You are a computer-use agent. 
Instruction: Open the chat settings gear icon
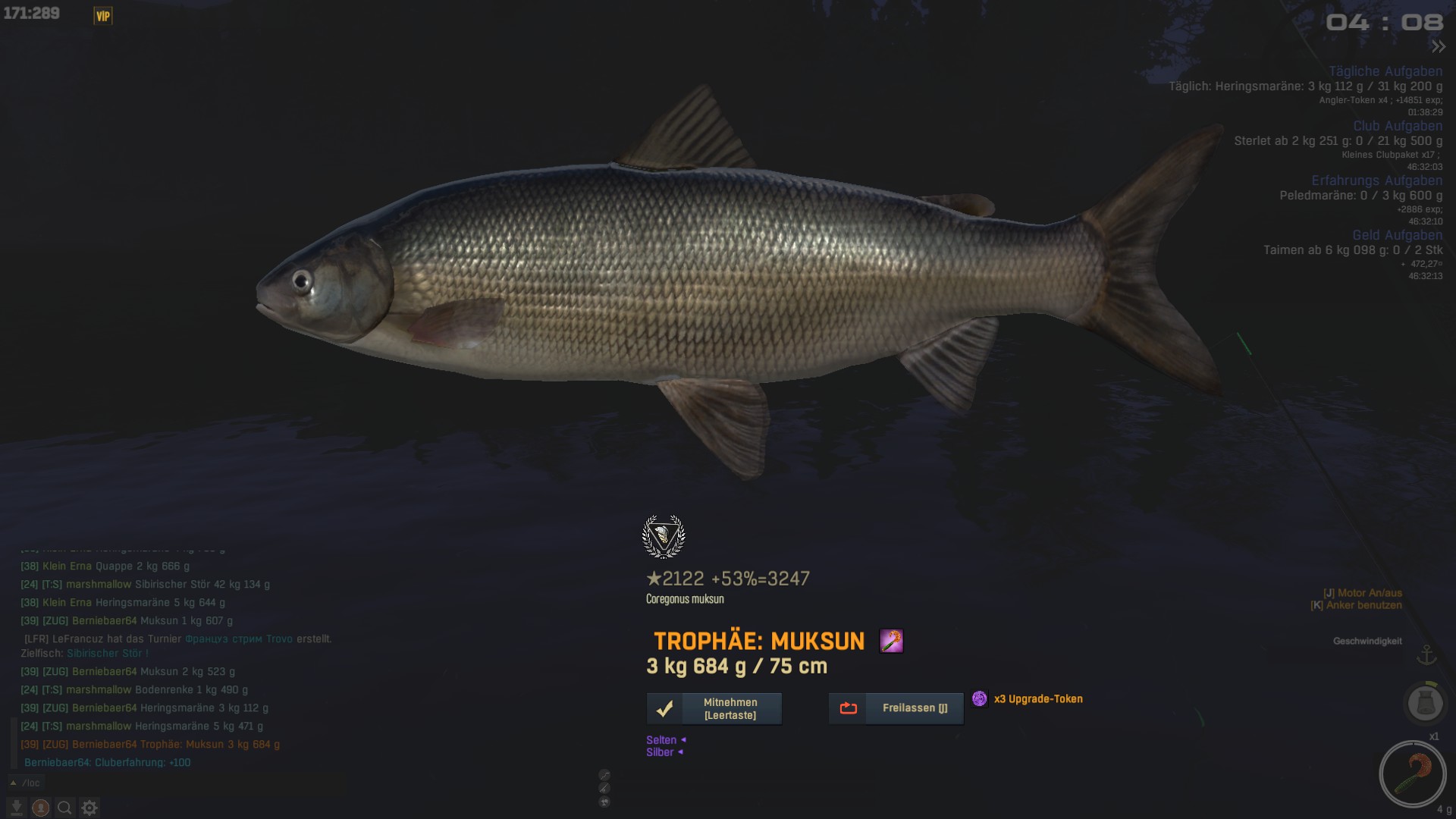point(89,808)
